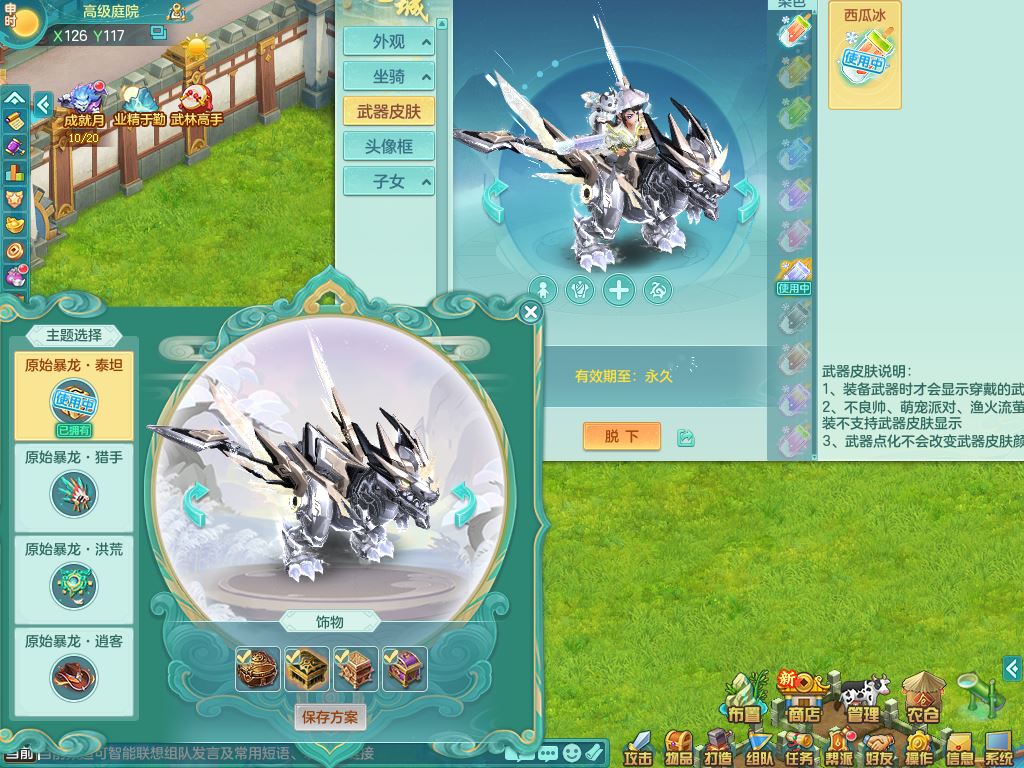Switch to the 头像框 avatar frame tab
This screenshot has width=1024, height=768.
pos(389,146)
